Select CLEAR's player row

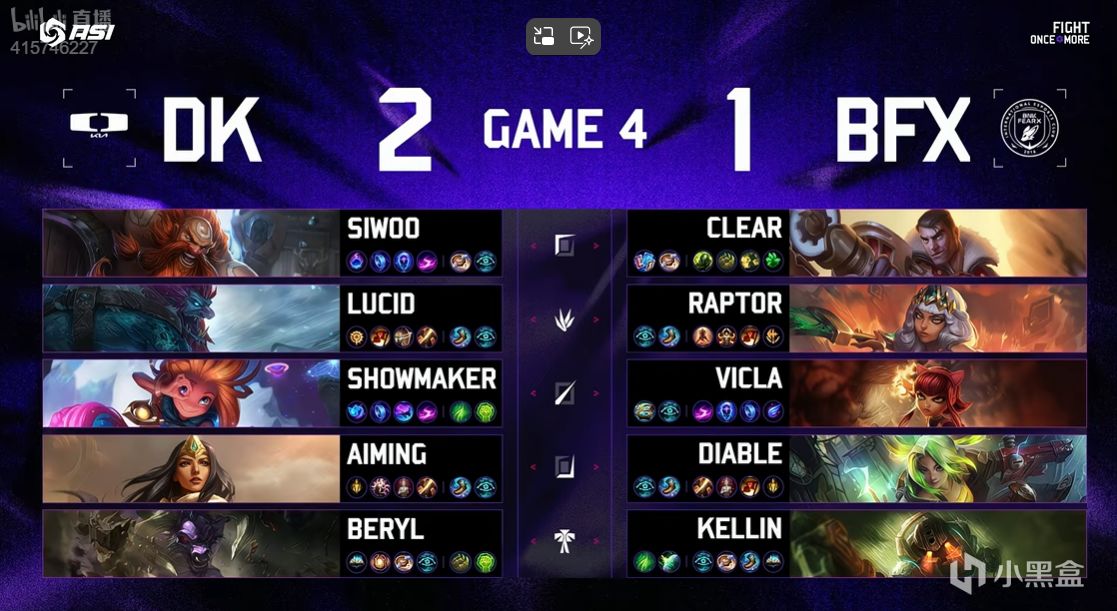pos(856,243)
